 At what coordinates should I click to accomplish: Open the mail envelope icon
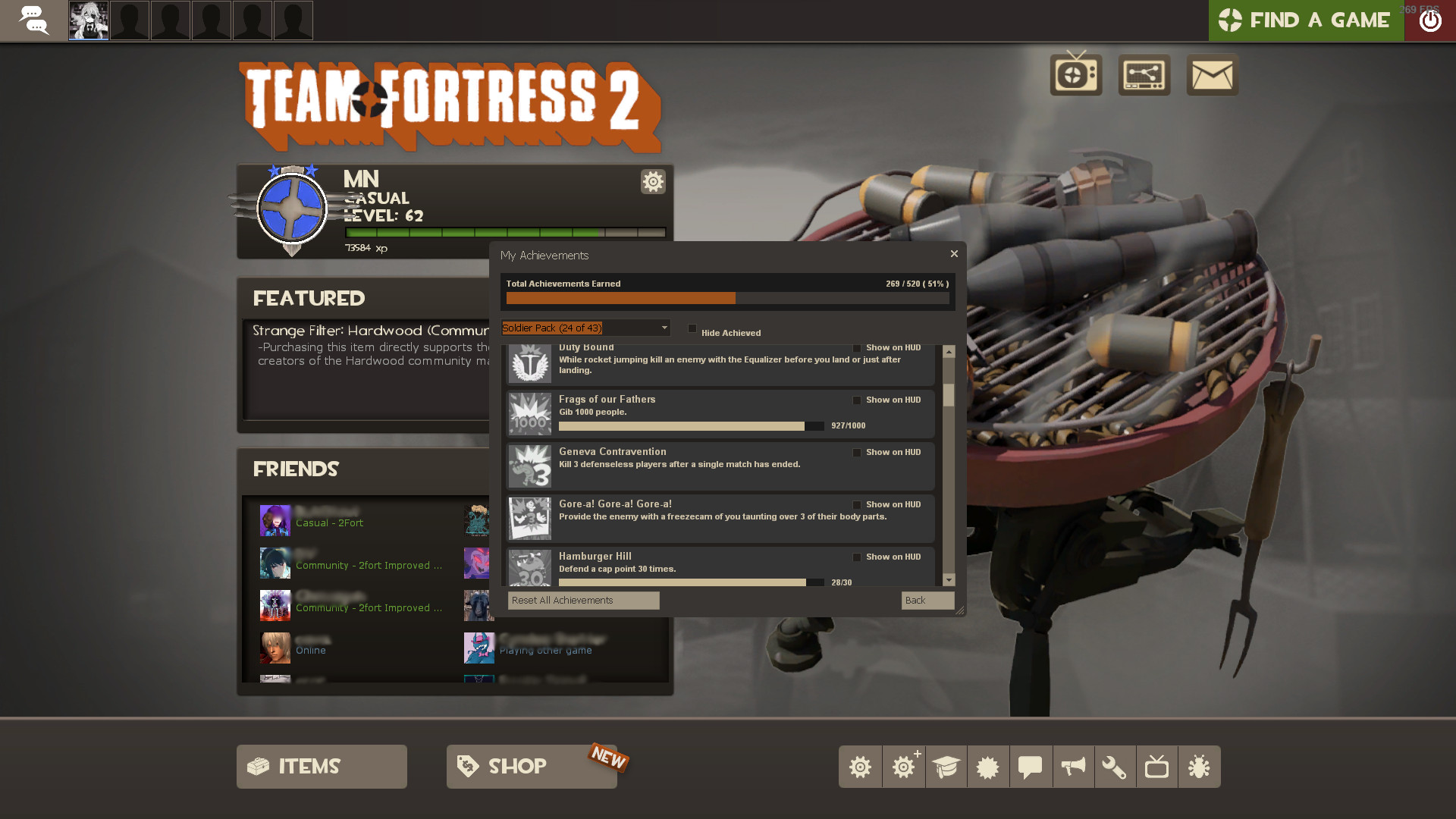click(1212, 75)
